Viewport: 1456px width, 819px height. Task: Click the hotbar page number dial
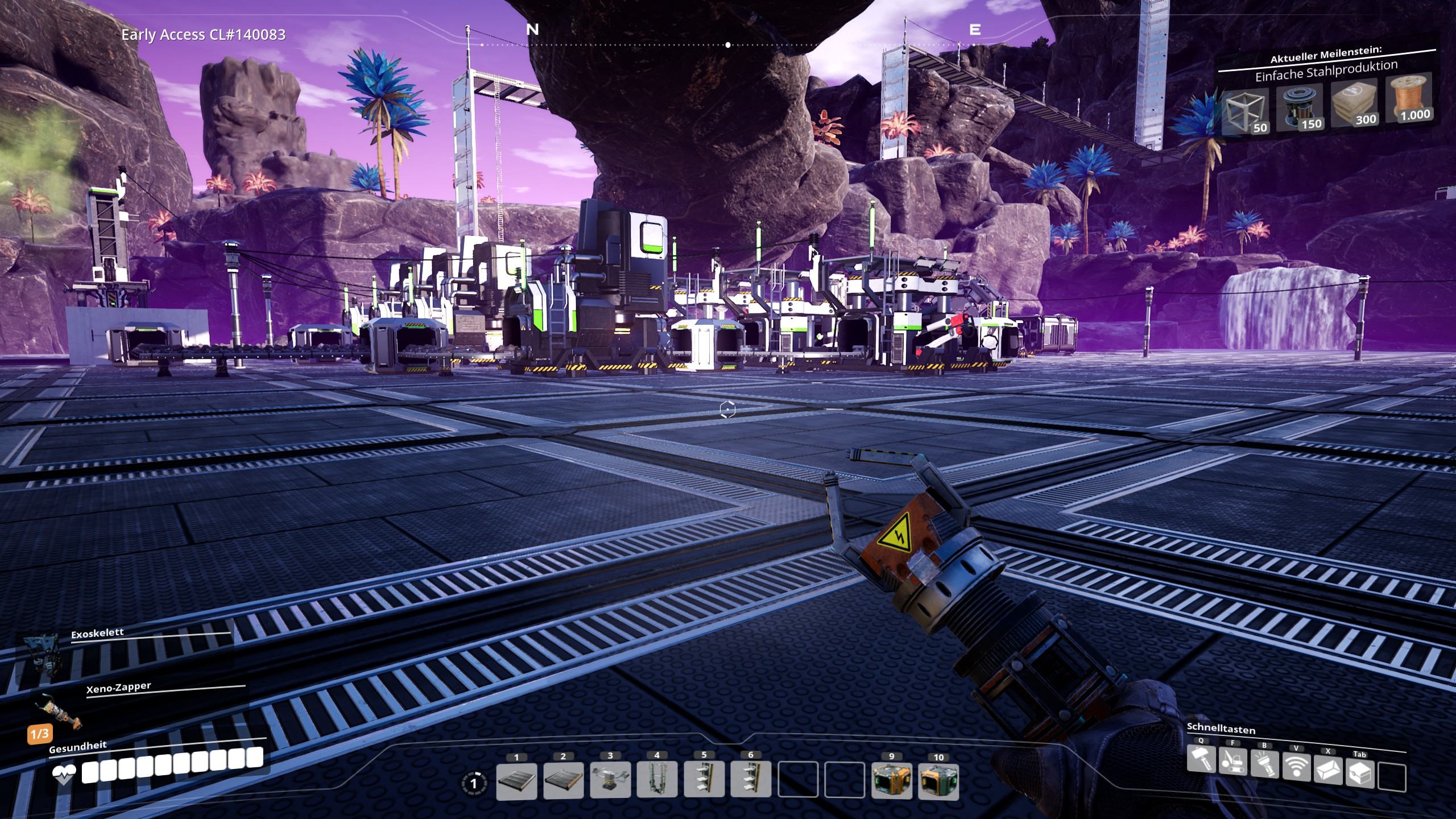(x=474, y=784)
